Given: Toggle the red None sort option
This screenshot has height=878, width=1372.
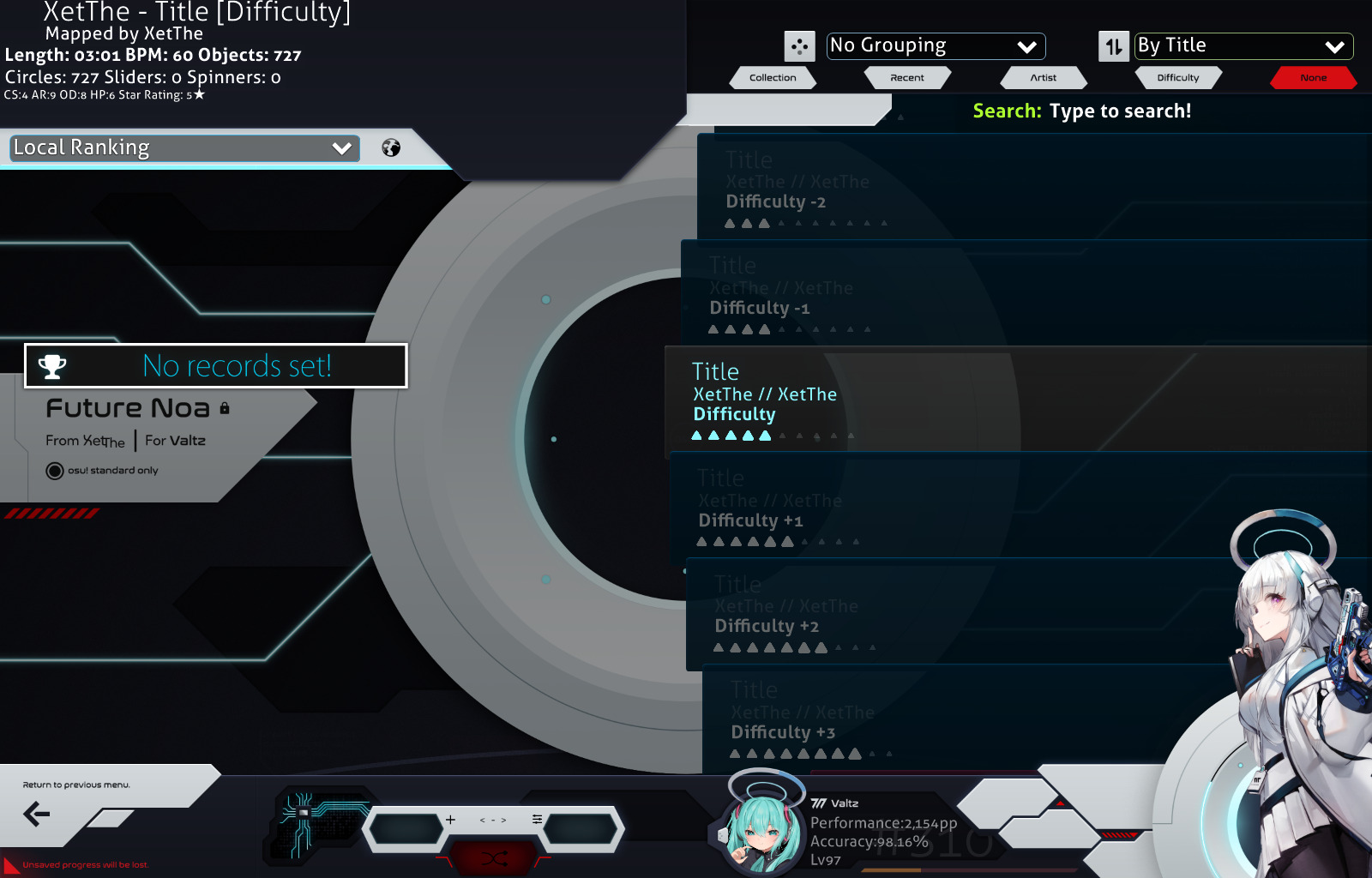Looking at the screenshot, I should pyautogui.click(x=1314, y=77).
